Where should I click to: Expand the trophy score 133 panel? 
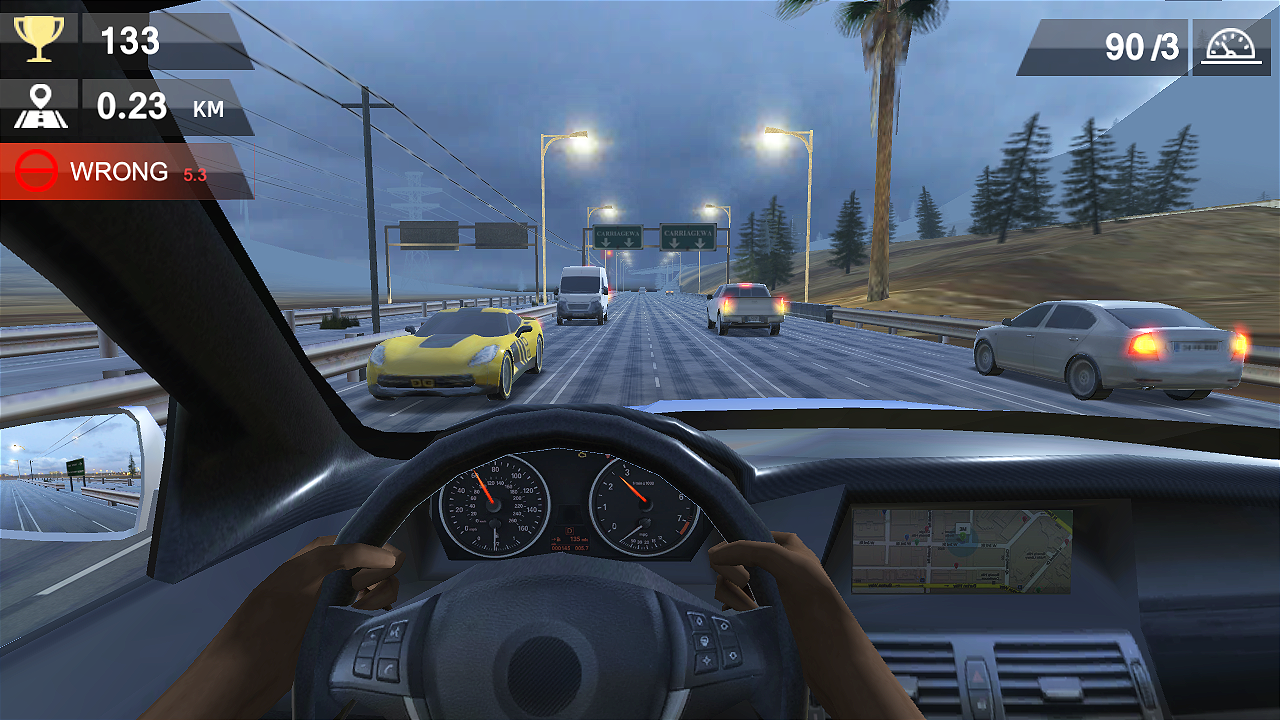pyautogui.click(x=130, y=43)
